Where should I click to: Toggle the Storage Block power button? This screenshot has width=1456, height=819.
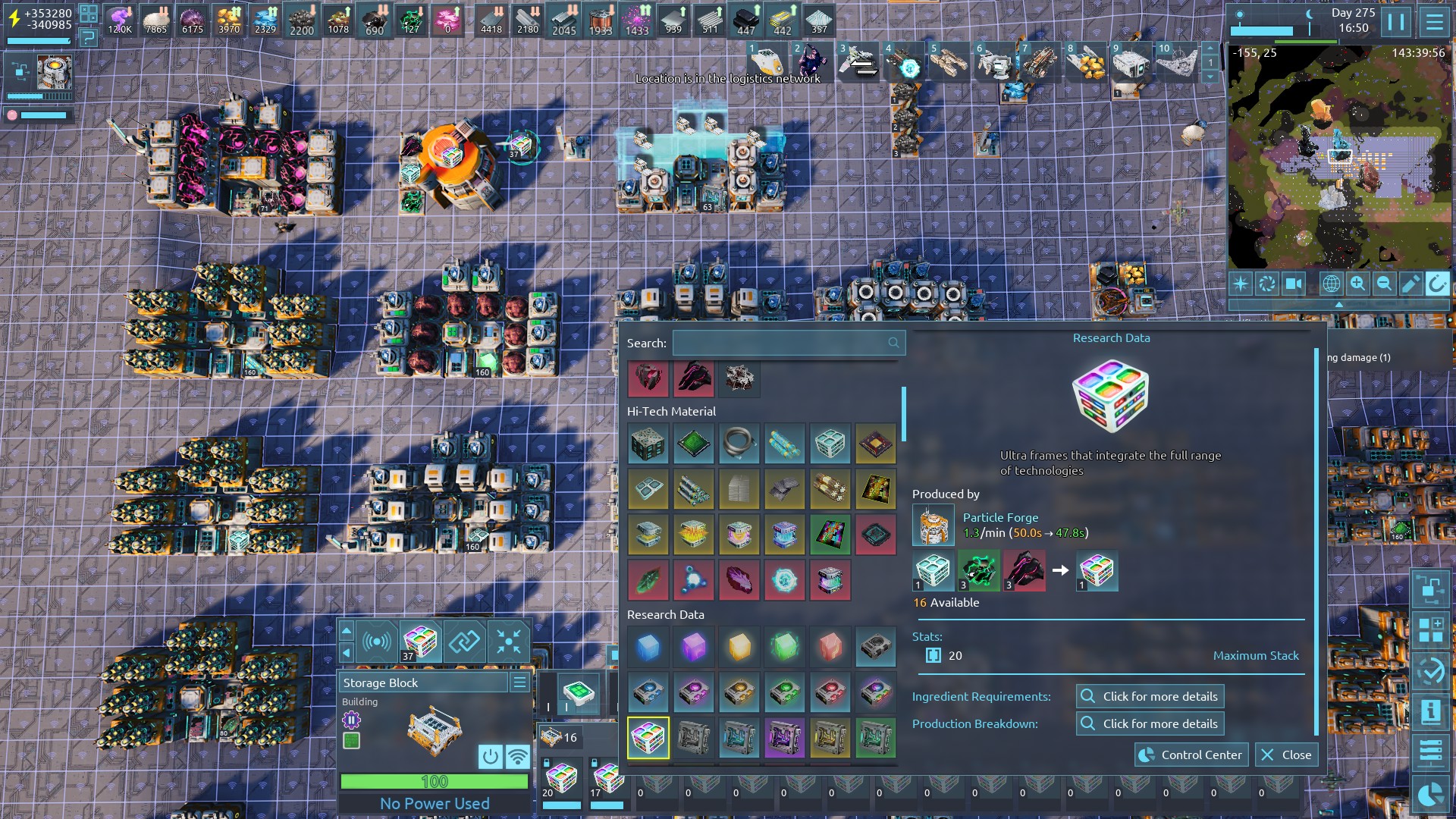(x=491, y=756)
